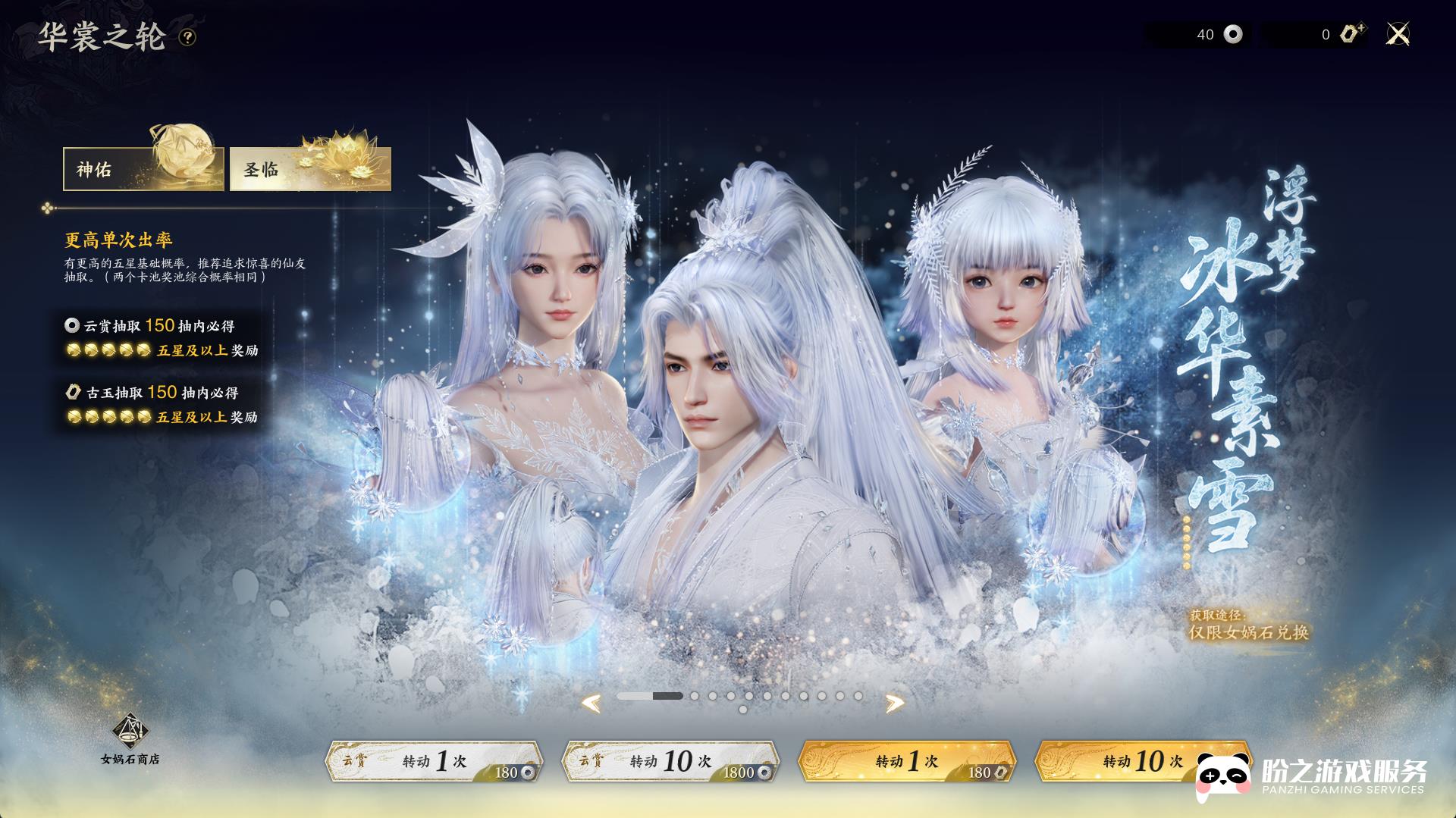Switch to the 神佑 tab
The image size is (1456, 818).
(143, 169)
